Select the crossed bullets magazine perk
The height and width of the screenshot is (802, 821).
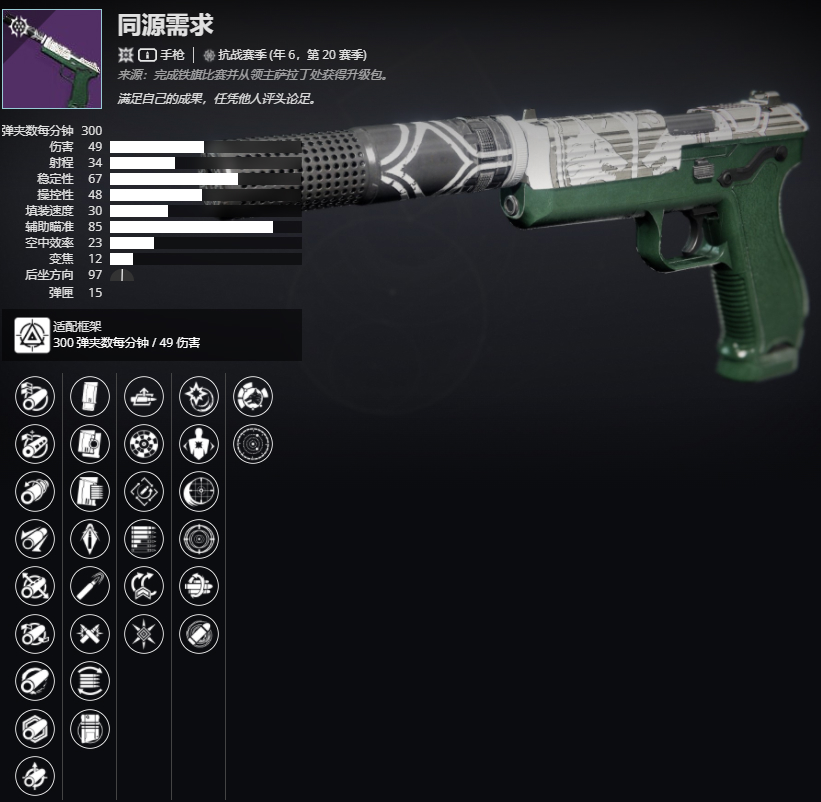tap(90, 633)
